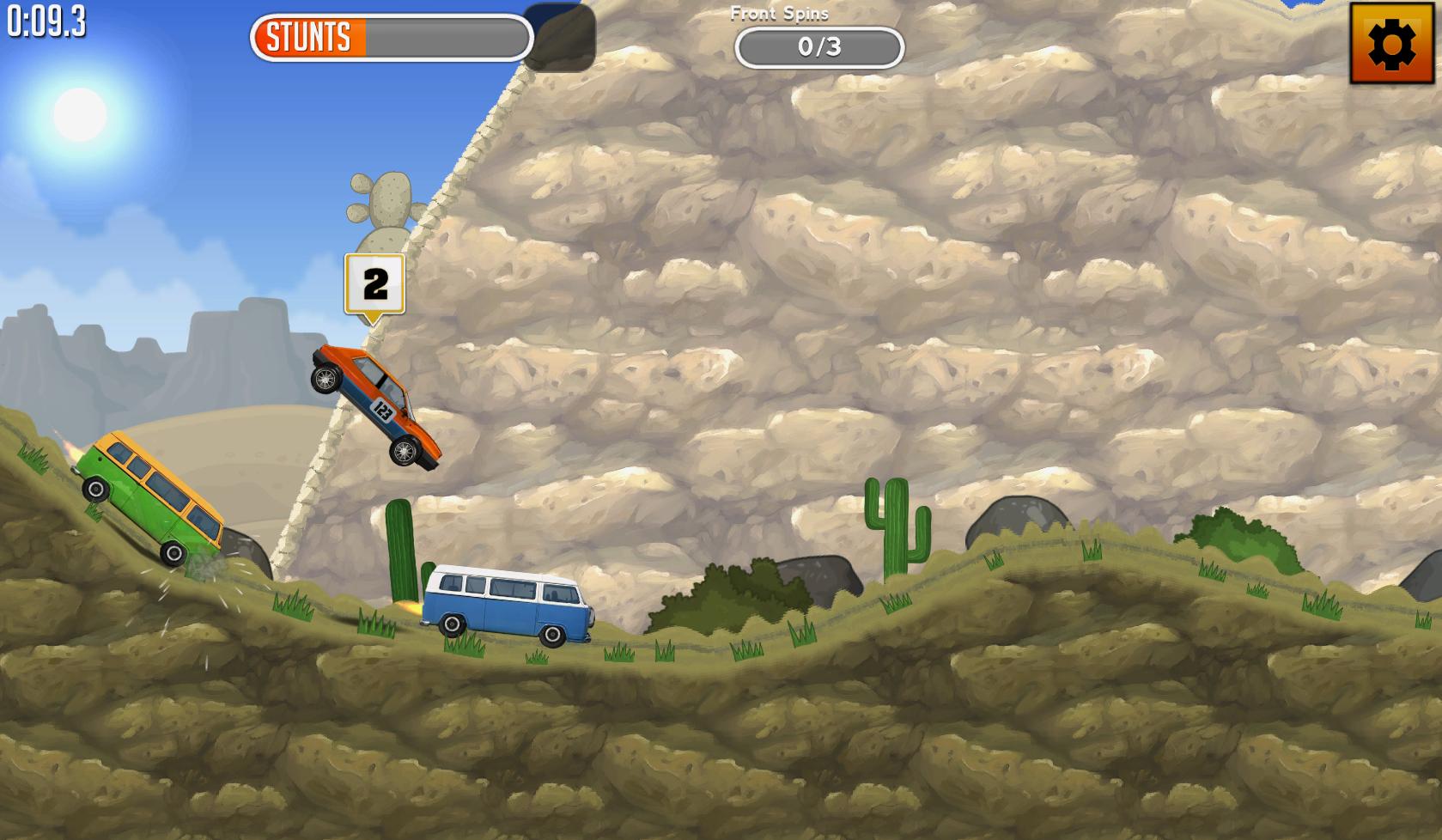Click the Front Spins heading text
Image resolution: width=1442 pixels, height=840 pixels.
(x=778, y=13)
